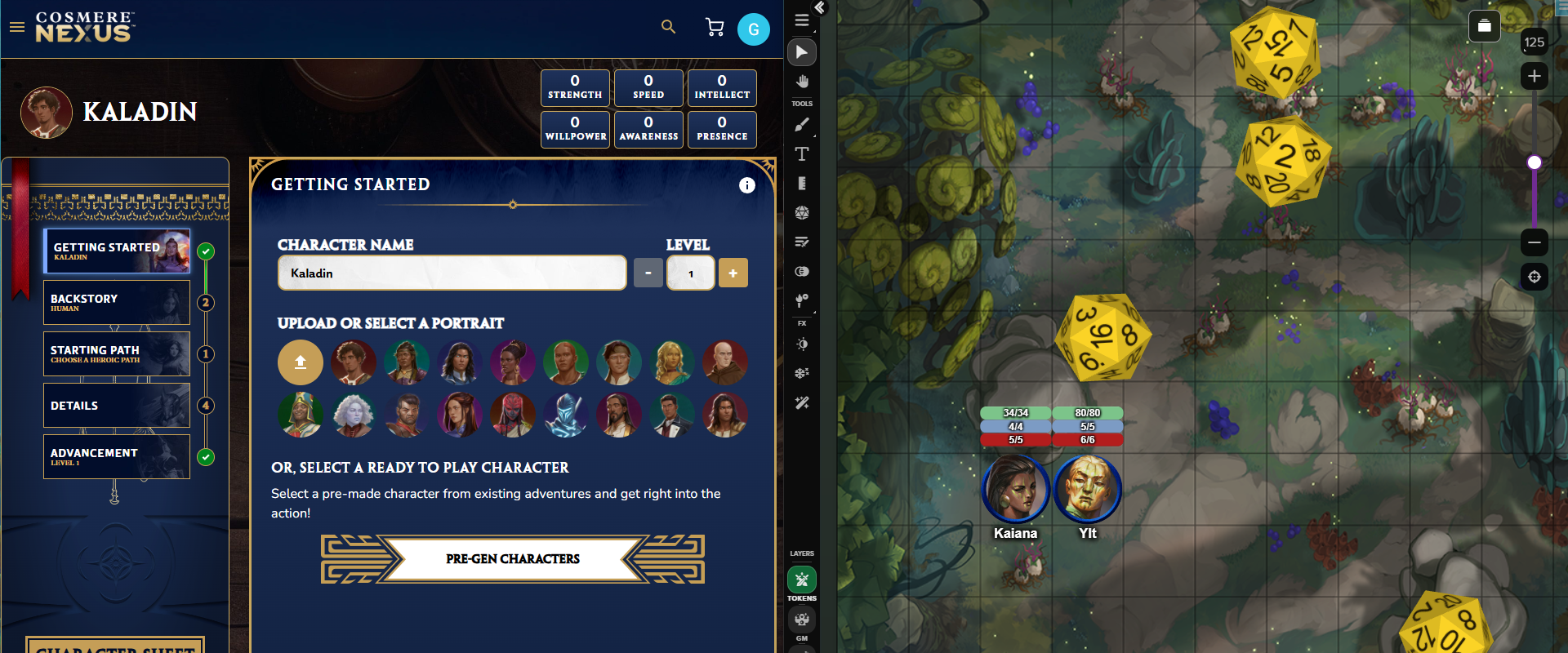Select the pointer tool in the VTT toolbar
The image size is (1568, 653).
[802, 52]
